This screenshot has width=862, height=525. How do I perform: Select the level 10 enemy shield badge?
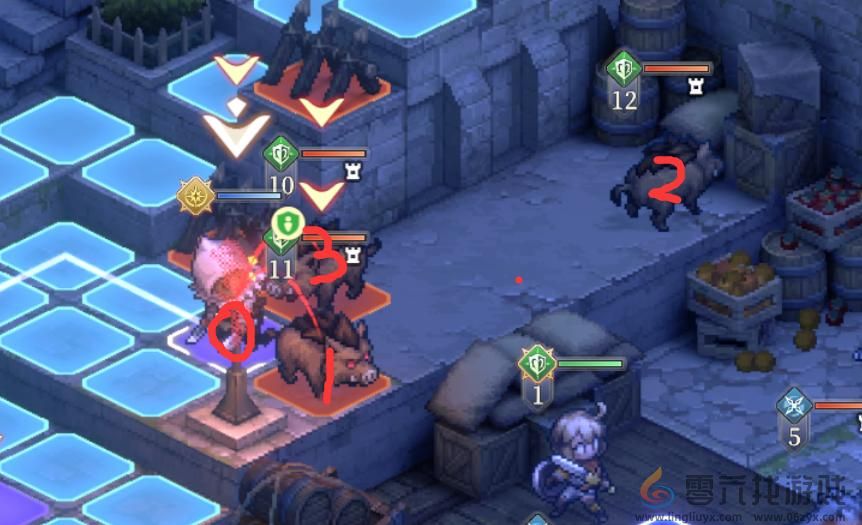point(281,155)
